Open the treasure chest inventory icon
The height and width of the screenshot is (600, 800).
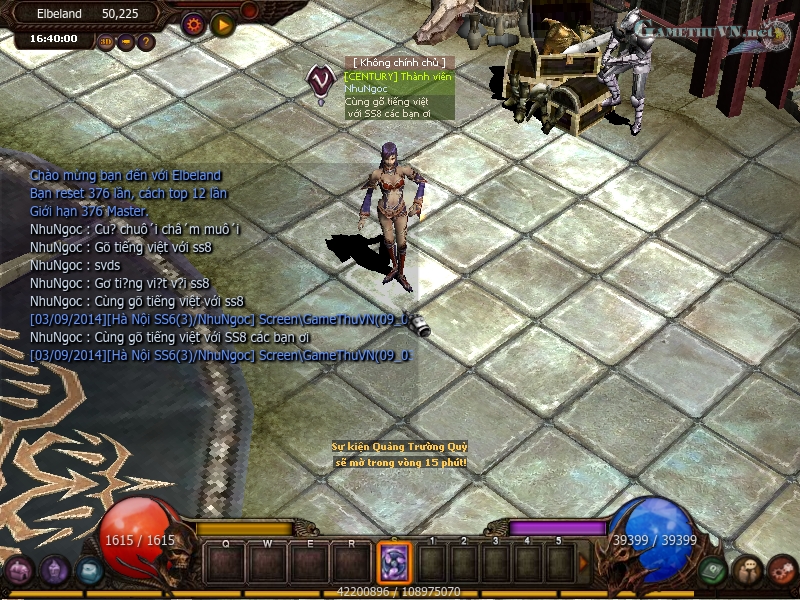coord(19,571)
